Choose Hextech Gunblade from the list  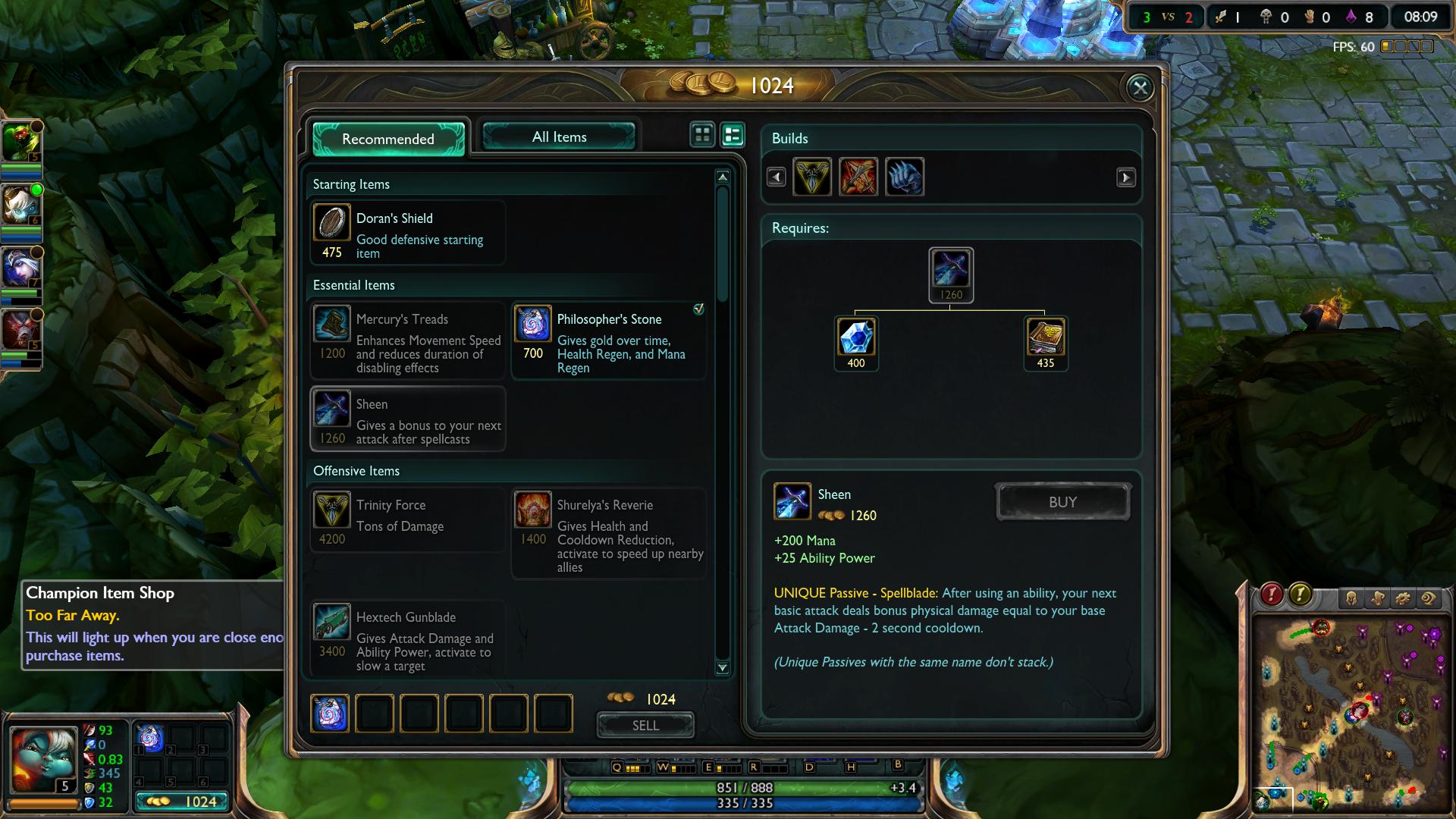click(x=408, y=639)
